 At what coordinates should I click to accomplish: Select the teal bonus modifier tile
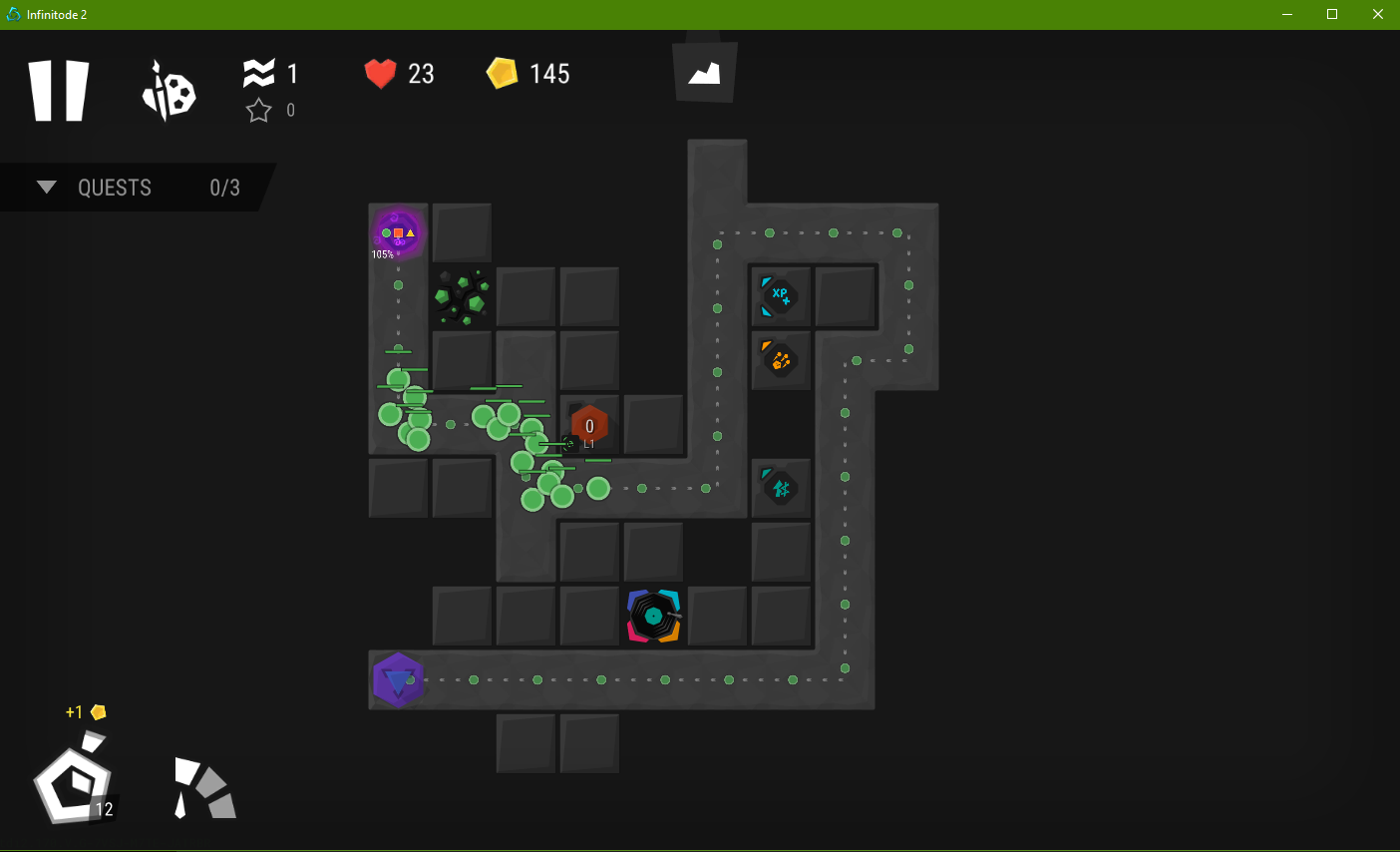tap(780, 488)
